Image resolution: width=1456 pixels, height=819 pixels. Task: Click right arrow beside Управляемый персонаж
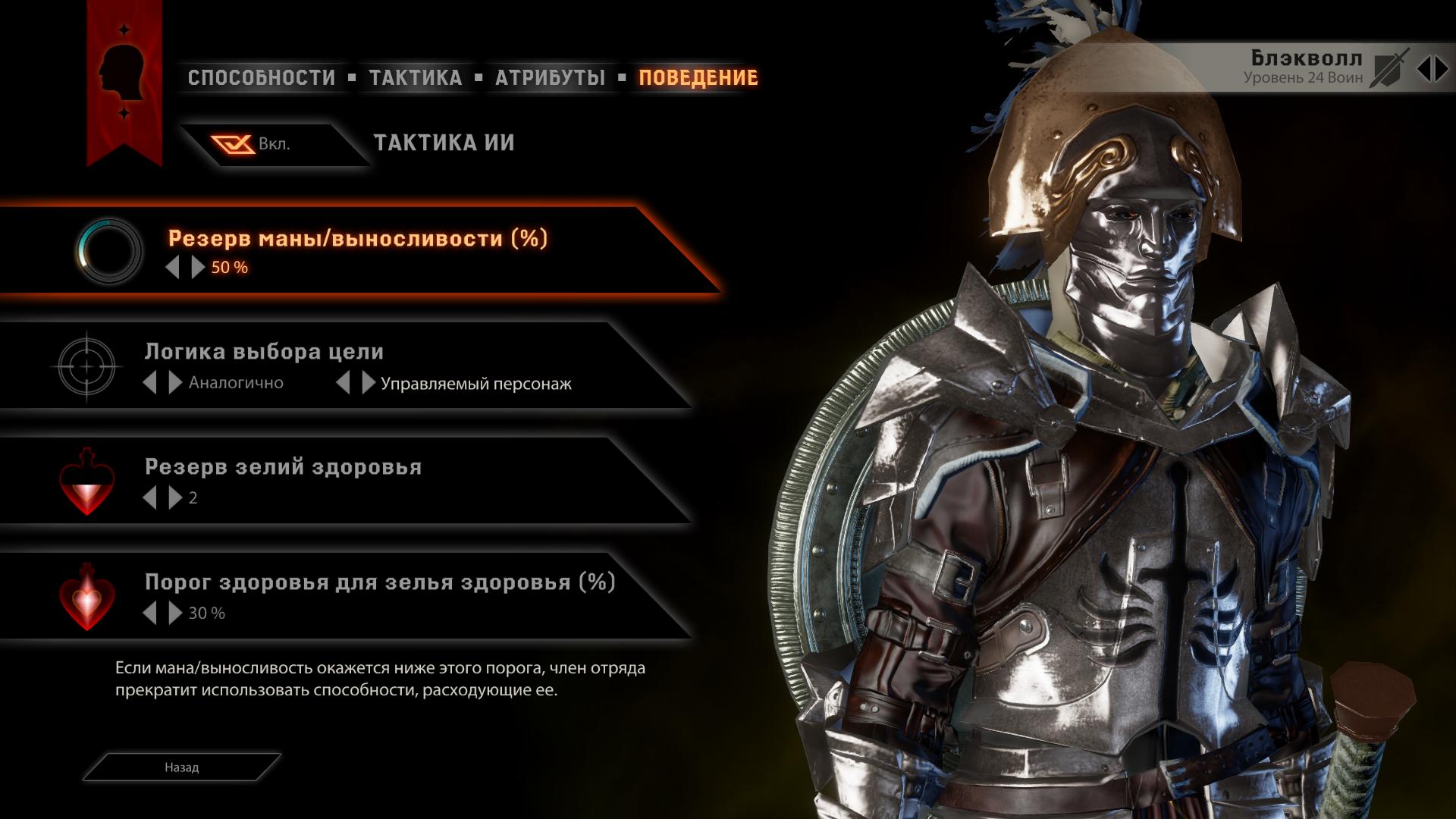[x=369, y=382]
